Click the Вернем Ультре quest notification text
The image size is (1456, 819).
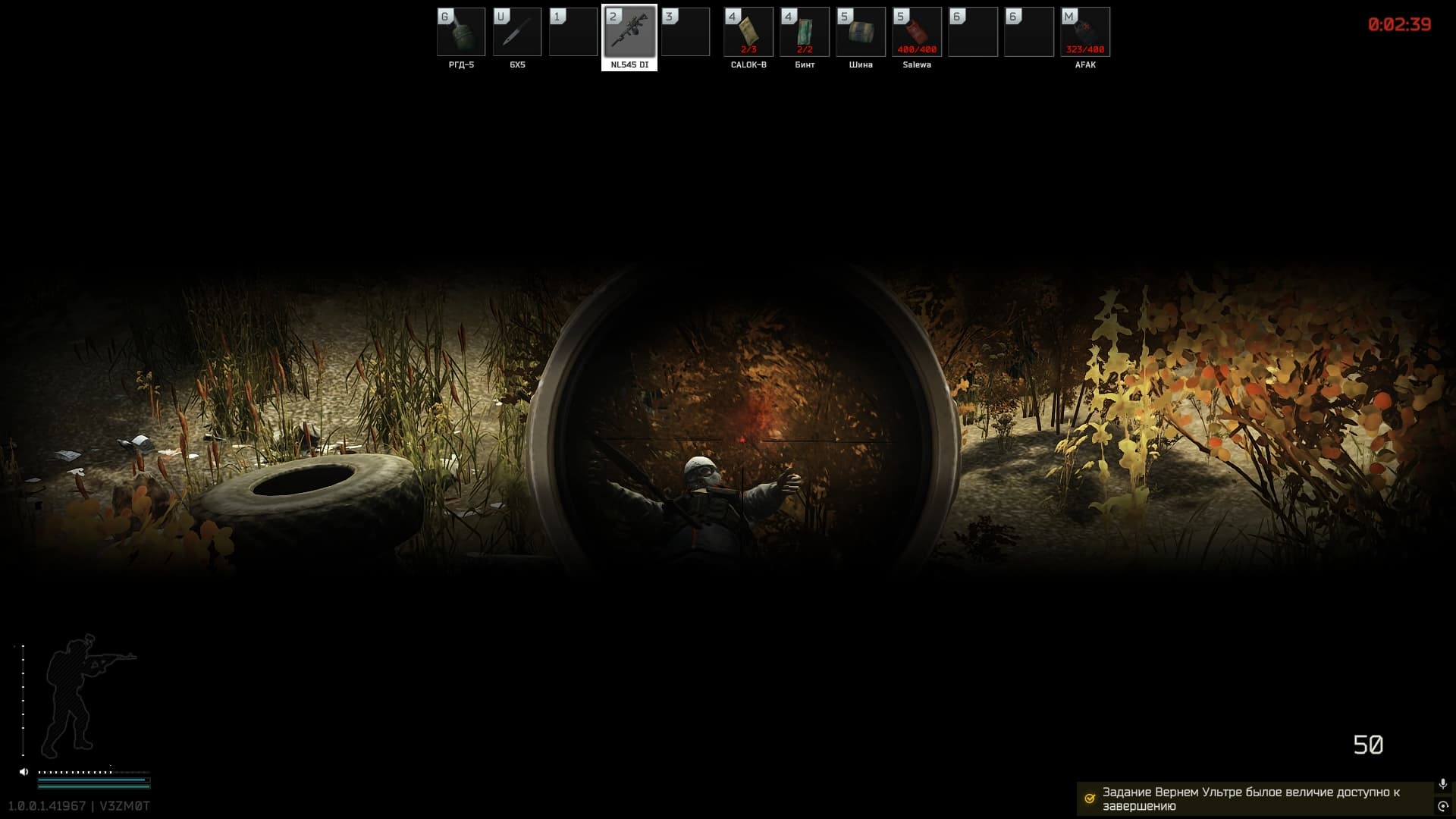coord(1251,798)
